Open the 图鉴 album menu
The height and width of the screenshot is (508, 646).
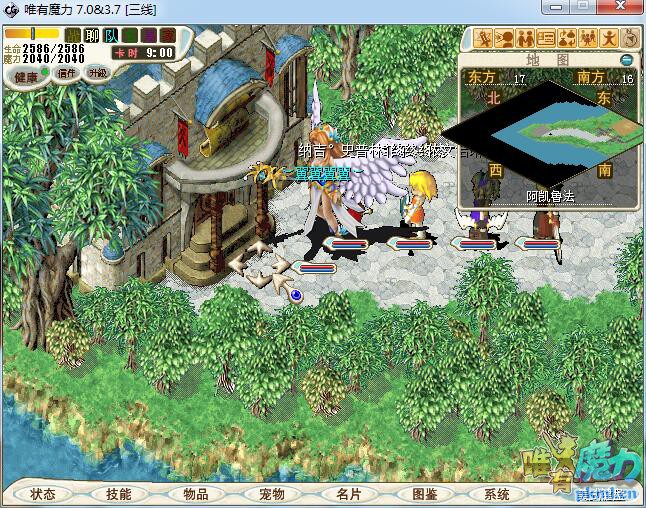pyautogui.click(x=424, y=494)
